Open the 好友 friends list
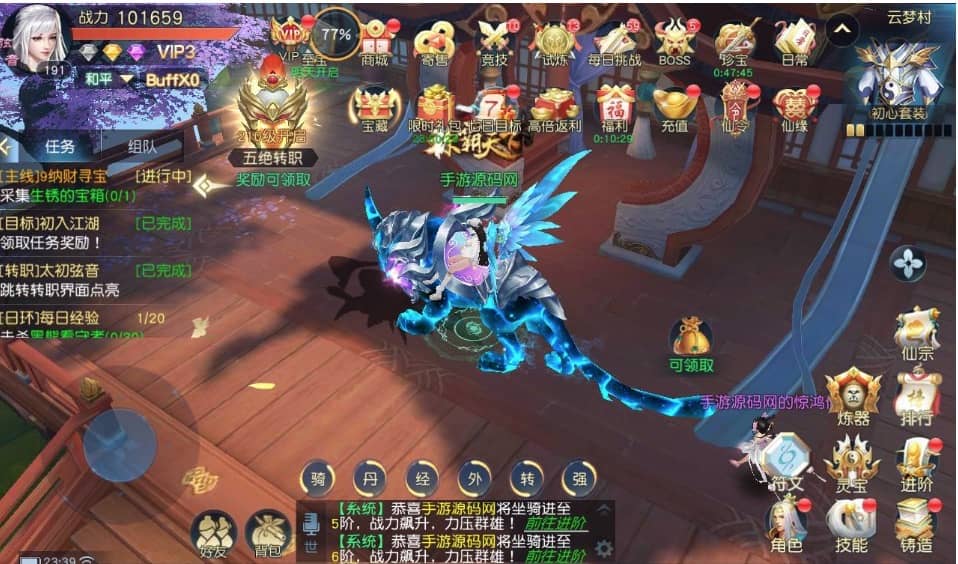Screen dimensions: 958x564 pyautogui.click(x=212, y=534)
